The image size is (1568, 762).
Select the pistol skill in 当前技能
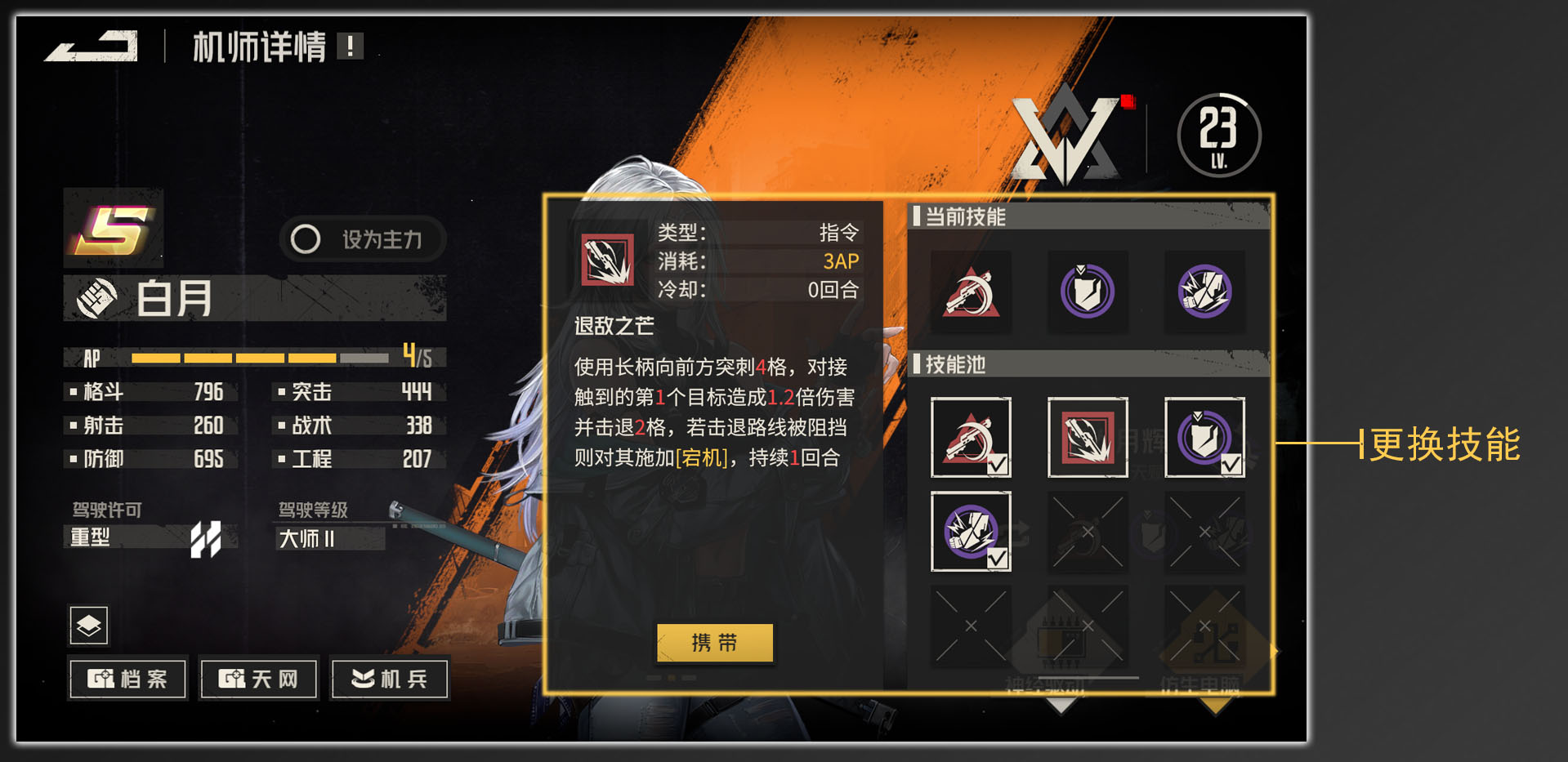(x=971, y=292)
